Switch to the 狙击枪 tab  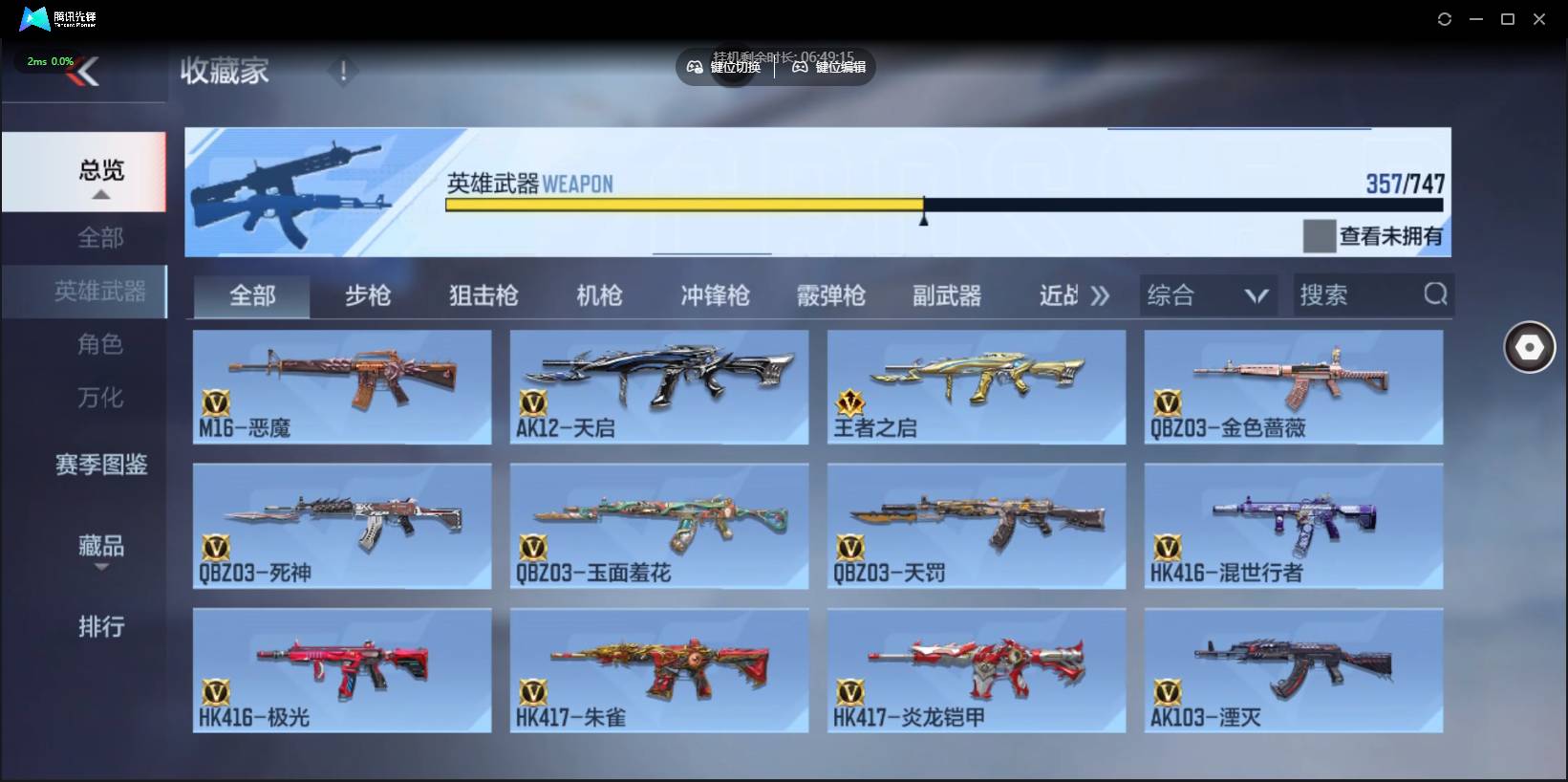(482, 295)
